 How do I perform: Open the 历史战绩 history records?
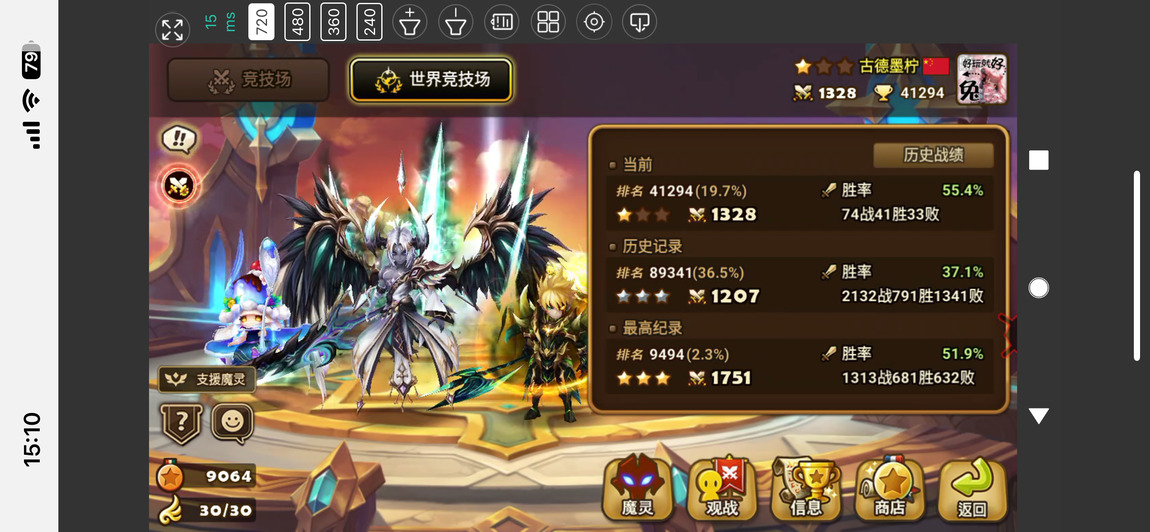click(x=933, y=156)
